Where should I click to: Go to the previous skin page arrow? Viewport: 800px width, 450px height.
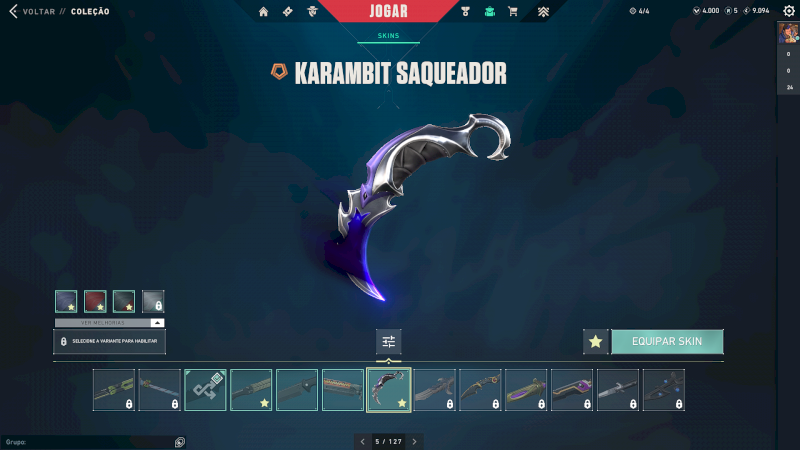point(363,441)
